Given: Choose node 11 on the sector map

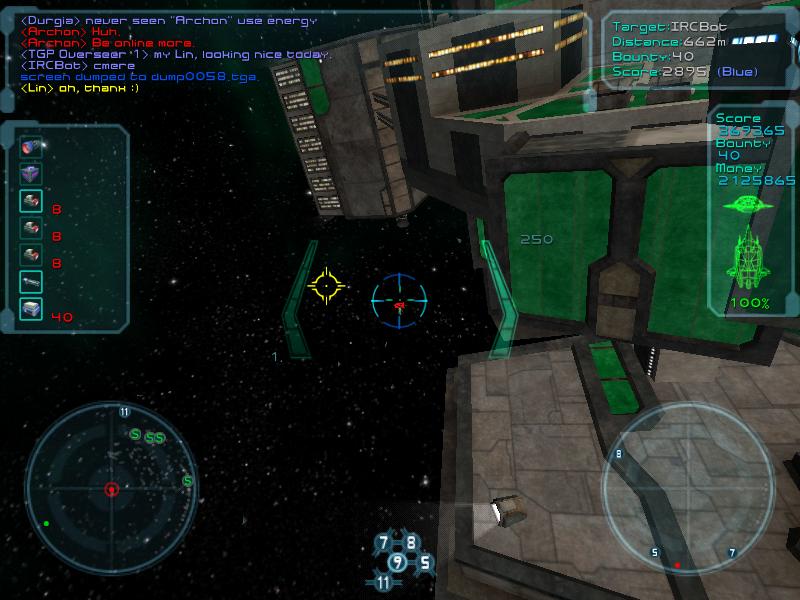Looking at the screenshot, I should (x=384, y=582).
